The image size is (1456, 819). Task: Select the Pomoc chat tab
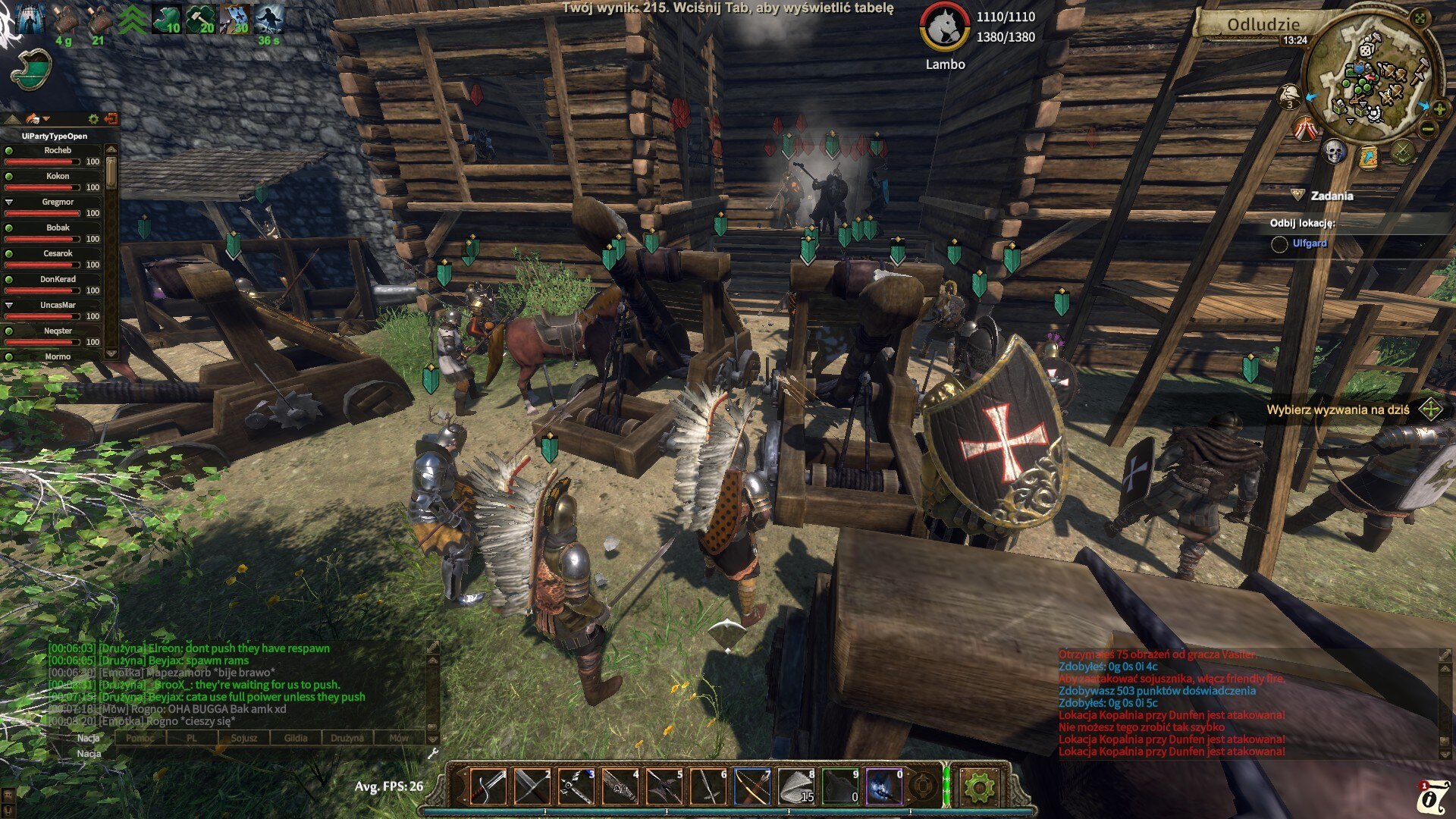tap(140, 738)
